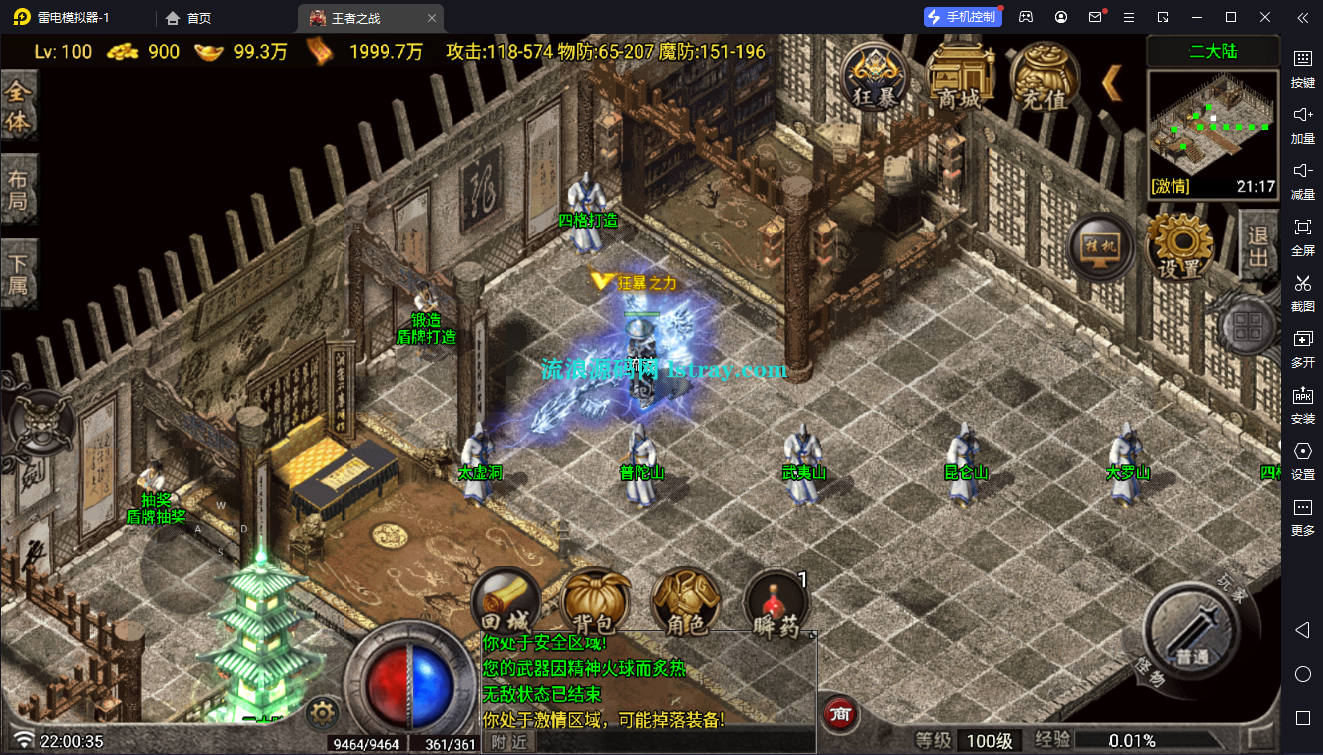Attack with the 普通 sword button
The image size is (1323, 755).
pos(1191,631)
